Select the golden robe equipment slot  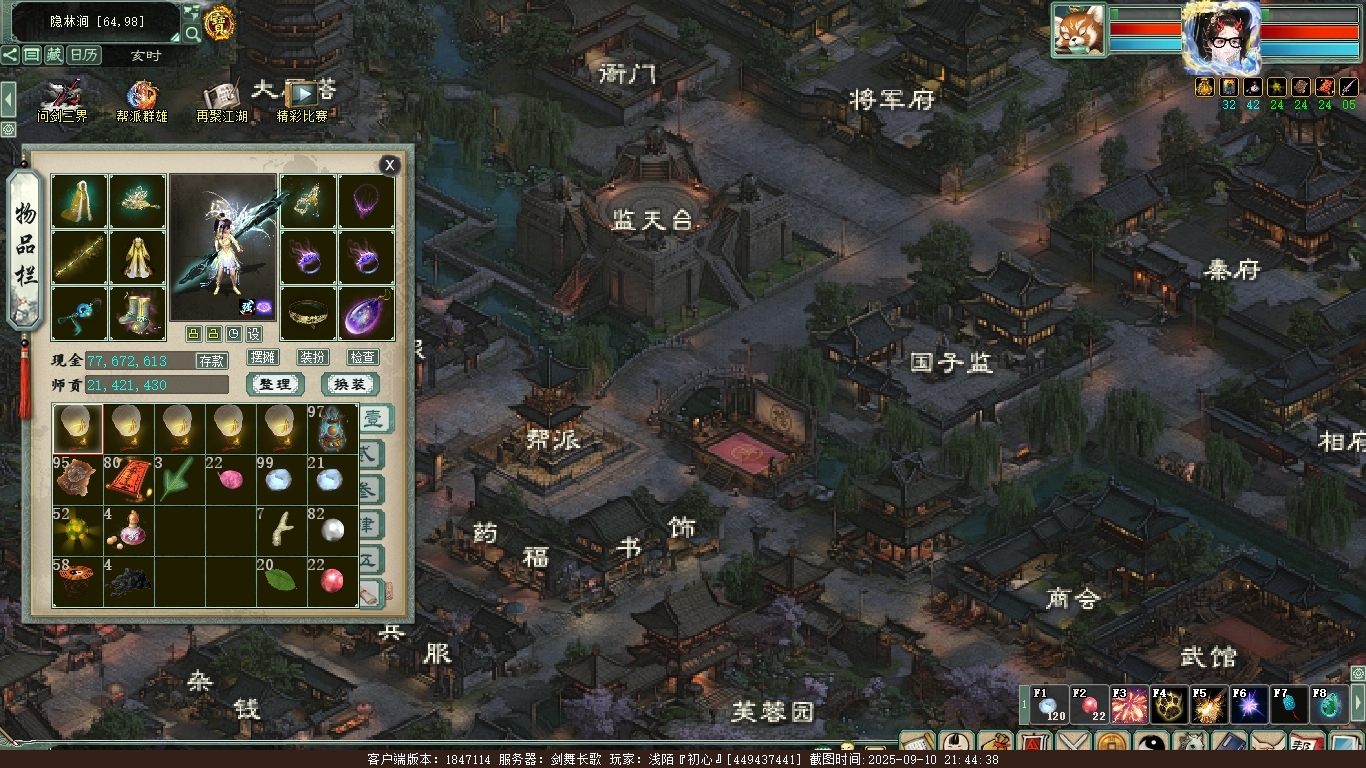137,257
